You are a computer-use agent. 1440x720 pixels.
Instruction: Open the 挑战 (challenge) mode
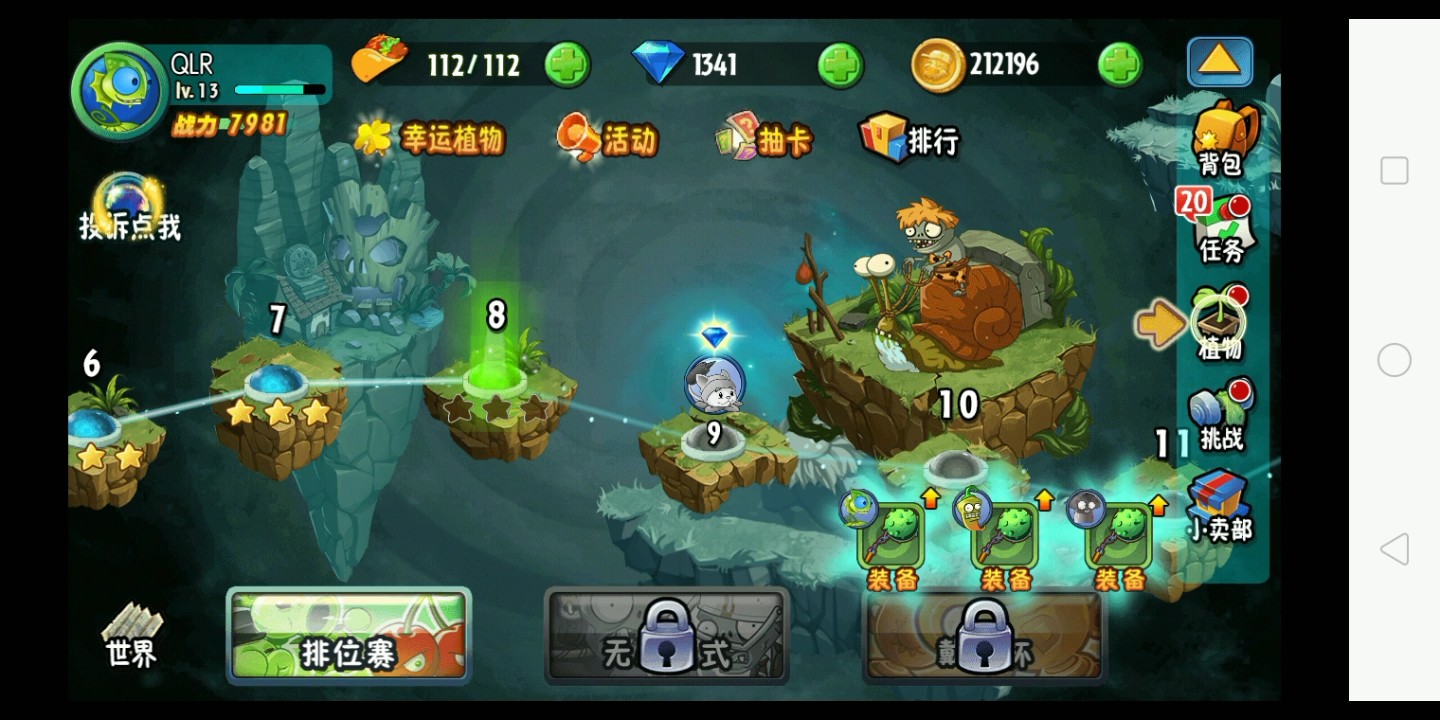pyautogui.click(x=1218, y=420)
